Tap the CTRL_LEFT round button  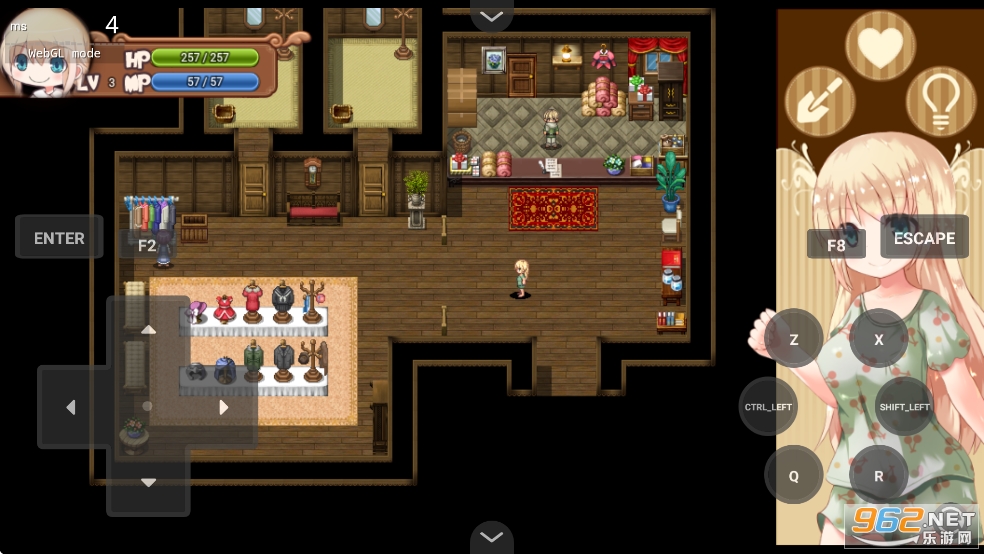point(768,407)
